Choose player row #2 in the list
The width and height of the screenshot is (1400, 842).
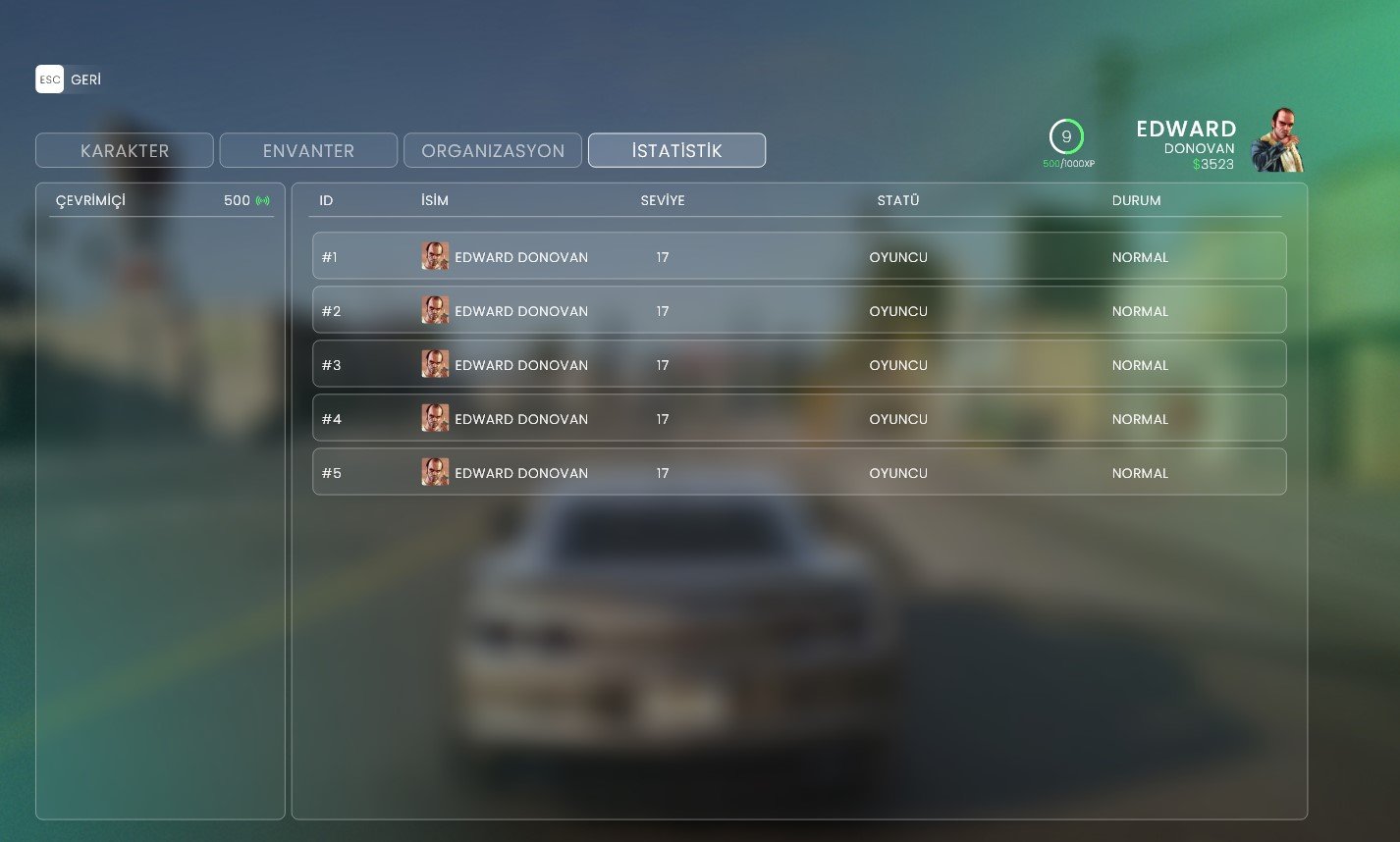[798, 310]
